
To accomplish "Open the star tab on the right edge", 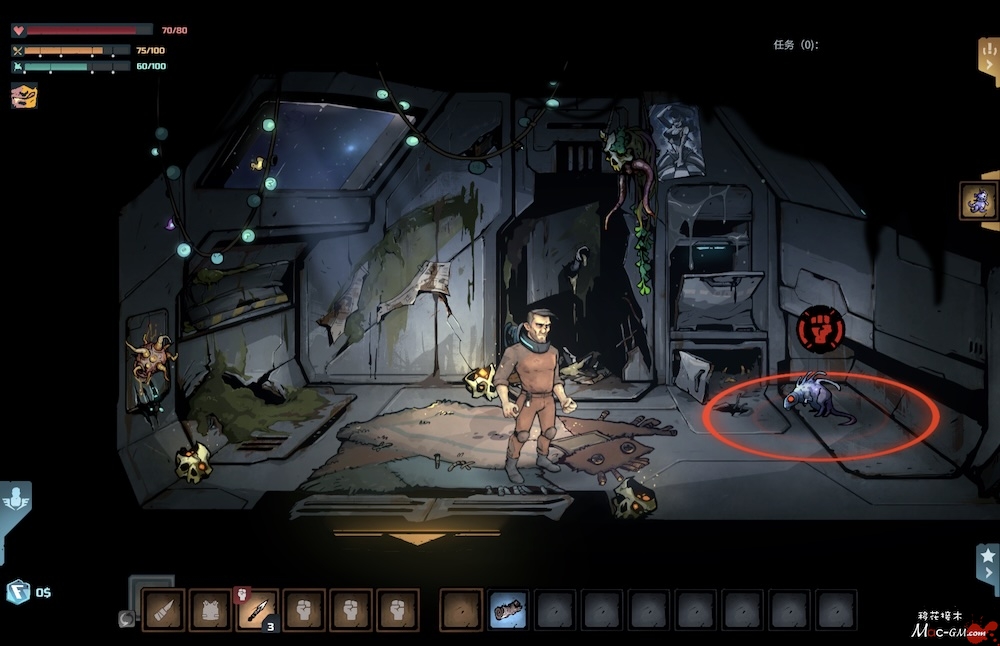I will pyautogui.click(x=988, y=560).
